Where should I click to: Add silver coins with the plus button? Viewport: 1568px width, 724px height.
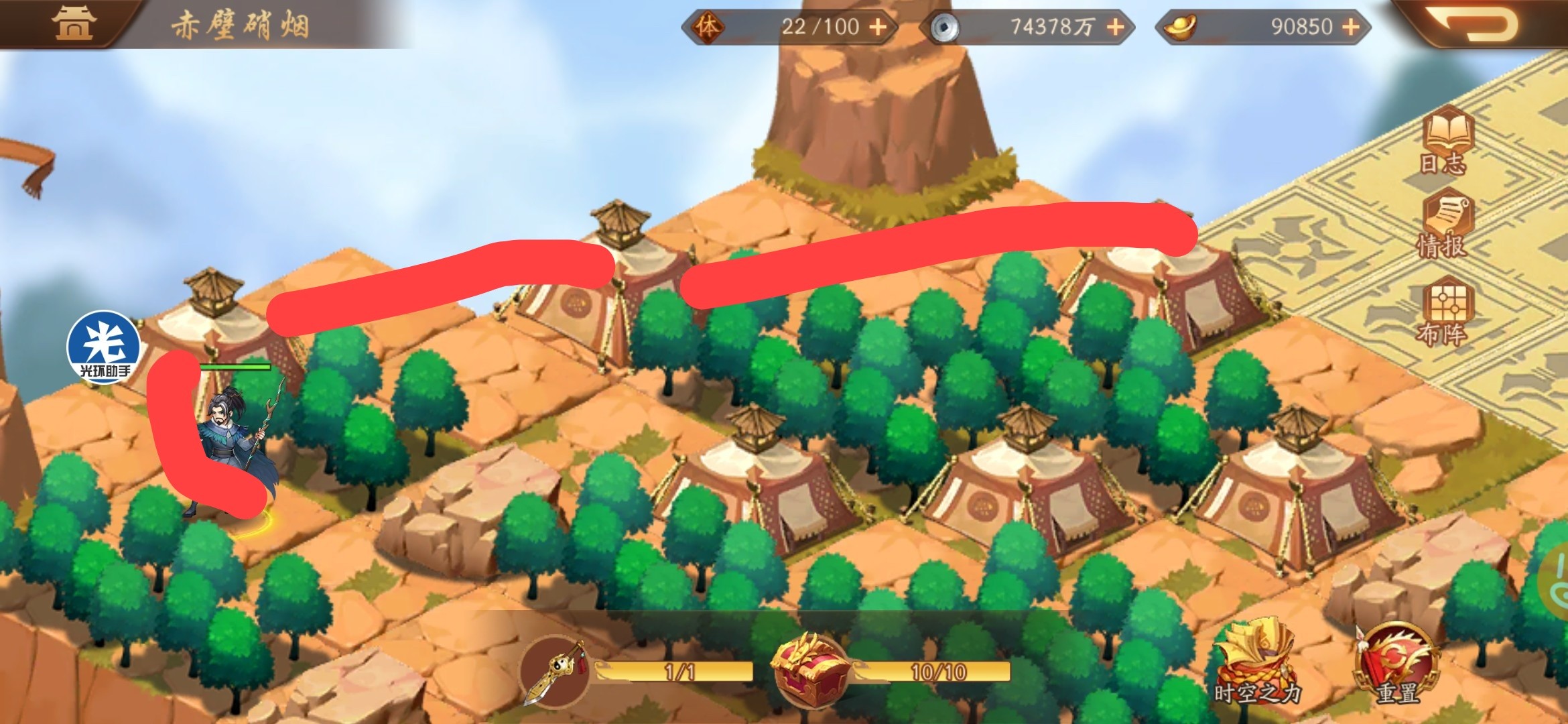1115,27
